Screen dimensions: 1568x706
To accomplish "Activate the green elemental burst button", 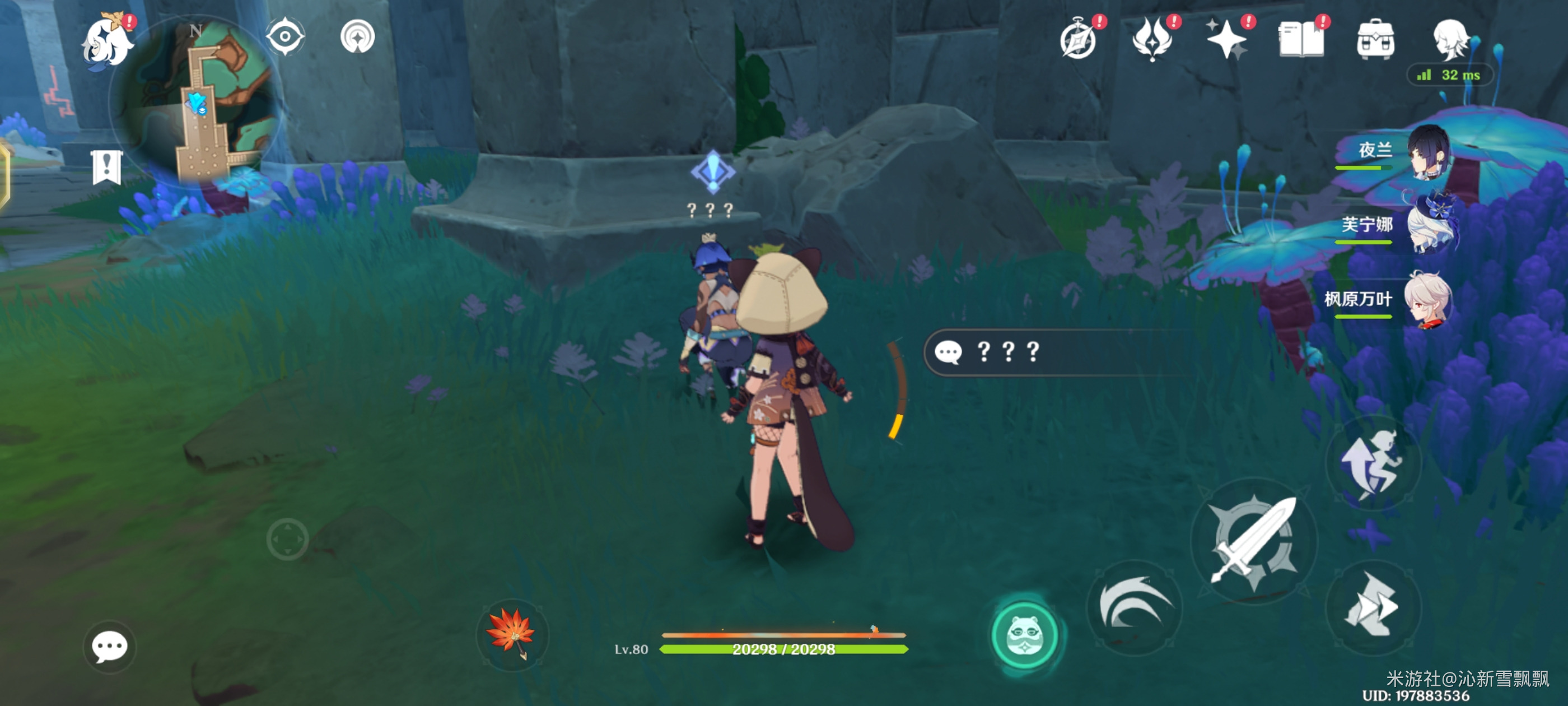I will [1026, 635].
